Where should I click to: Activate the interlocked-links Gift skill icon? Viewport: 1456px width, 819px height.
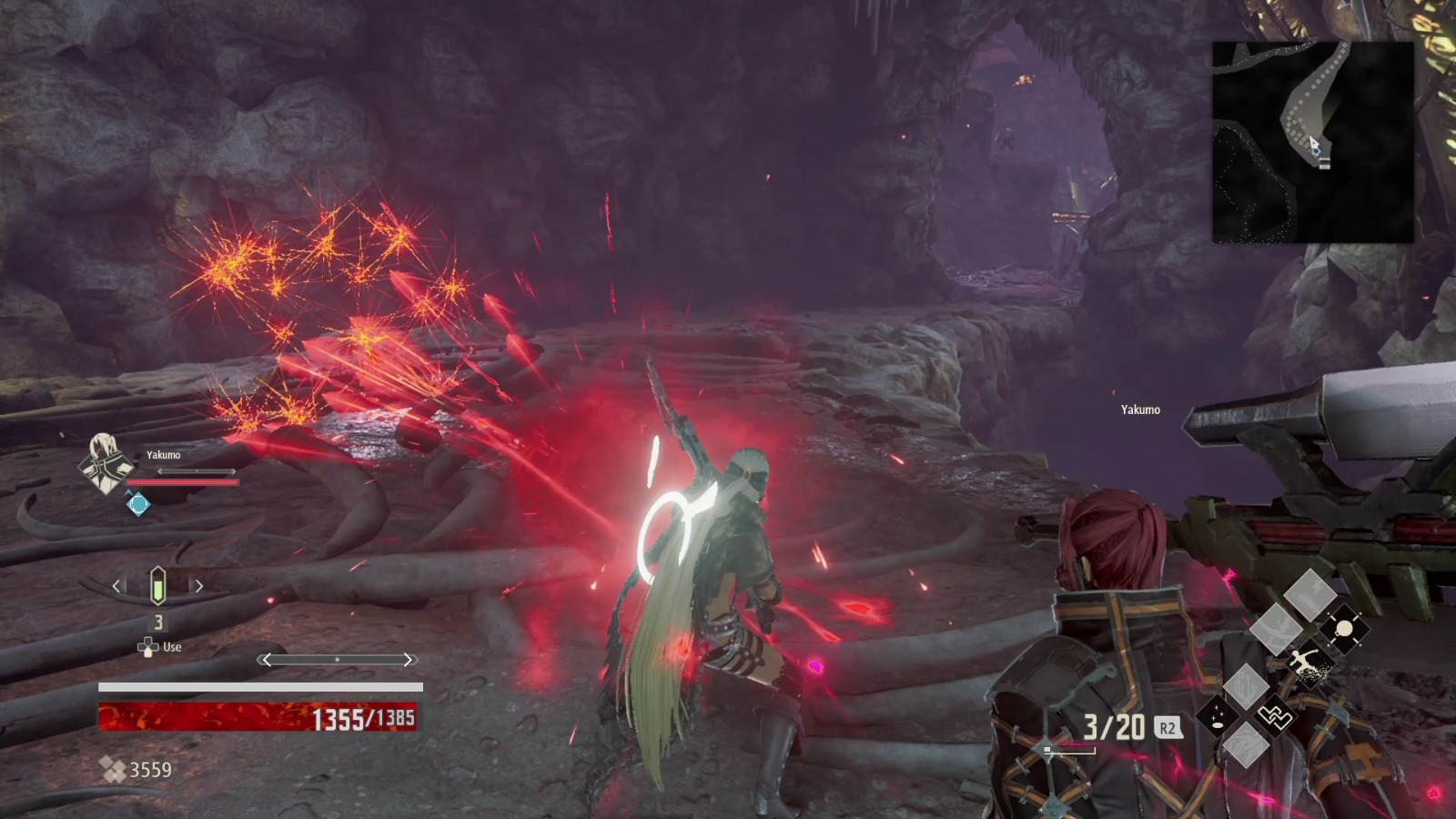pos(1276,716)
